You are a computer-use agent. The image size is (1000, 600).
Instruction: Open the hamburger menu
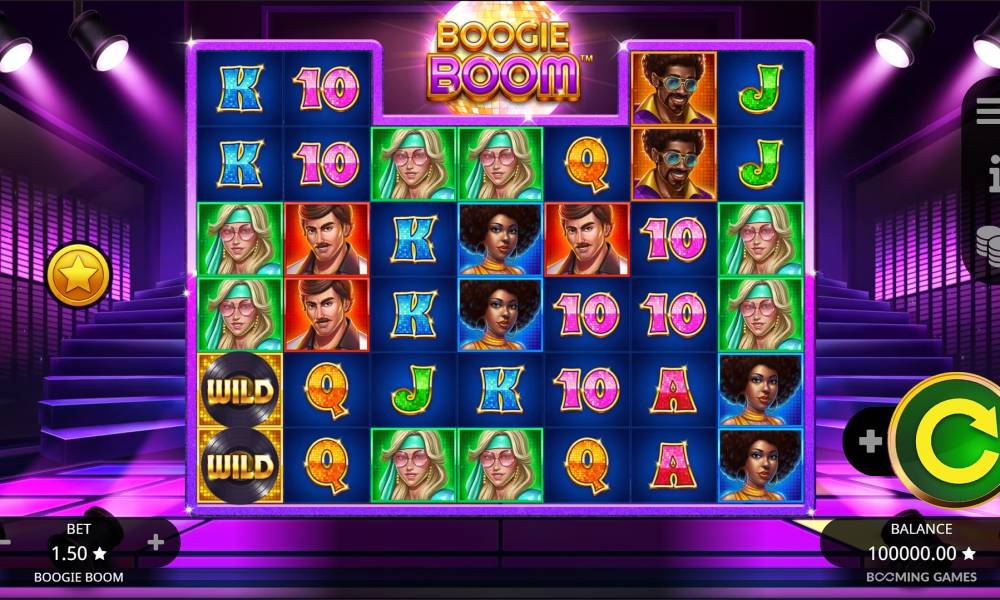click(988, 114)
